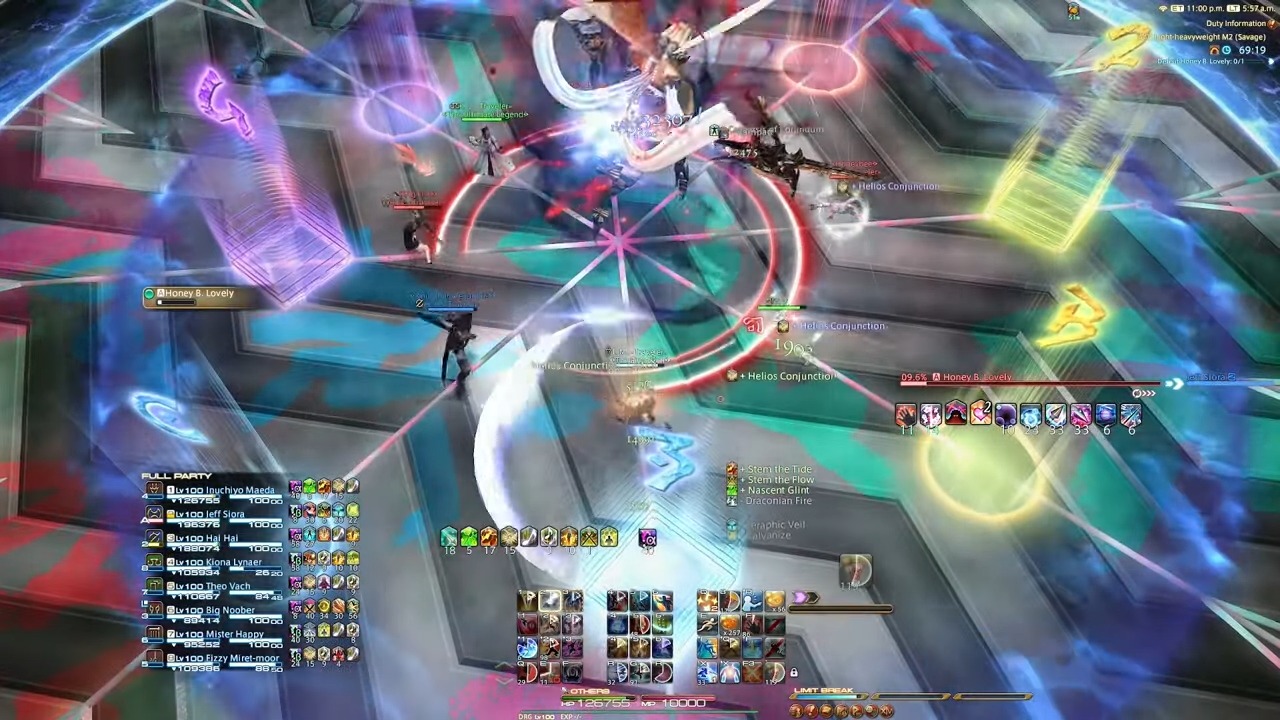Click the clock icon beside the 69:19 timer
This screenshot has width=1280, height=720.
pyautogui.click(x=1226, y=50)
